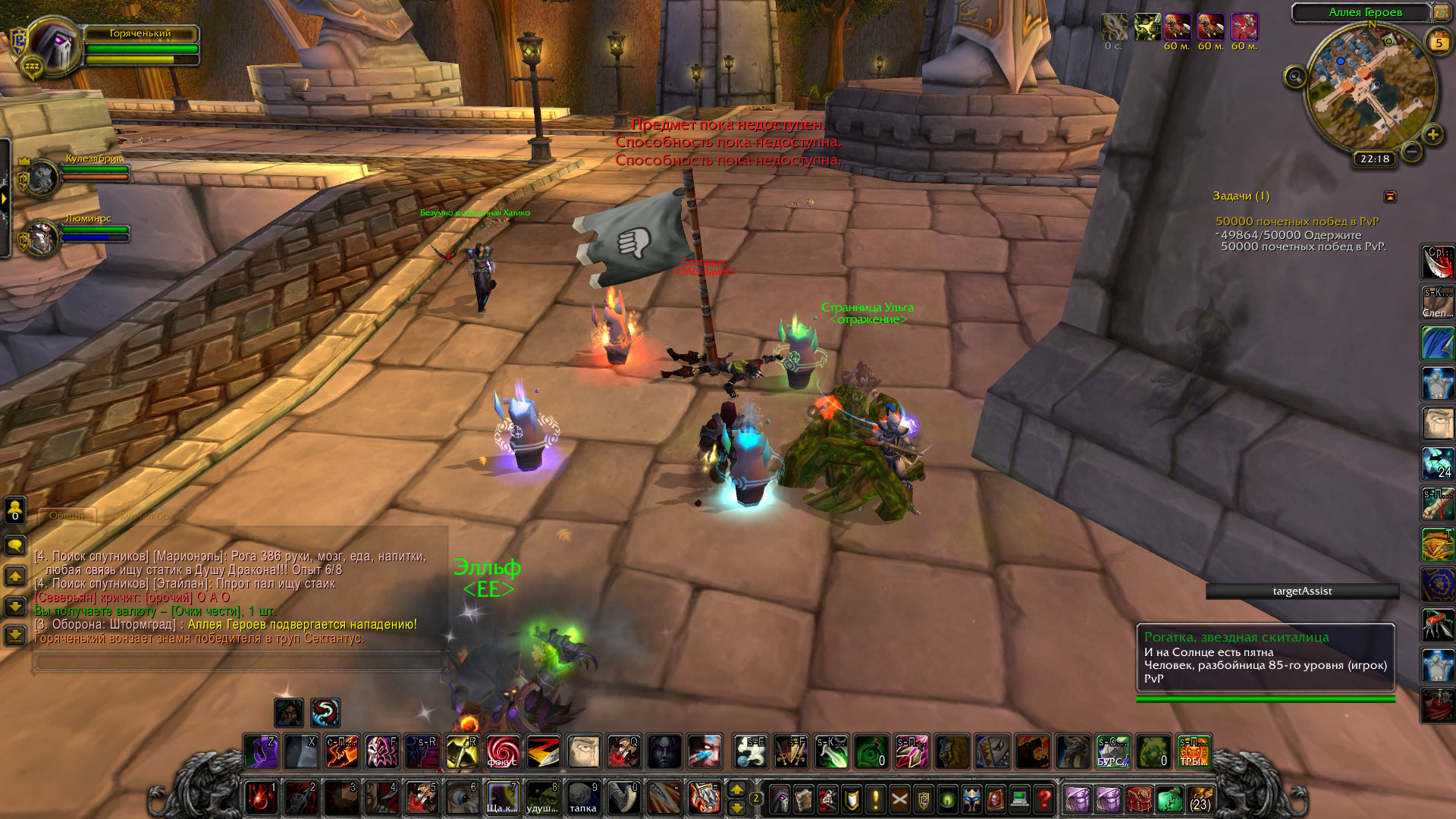Click the minimap zoom-in plus button
Screen dimensions: 1456x819
1432,135
